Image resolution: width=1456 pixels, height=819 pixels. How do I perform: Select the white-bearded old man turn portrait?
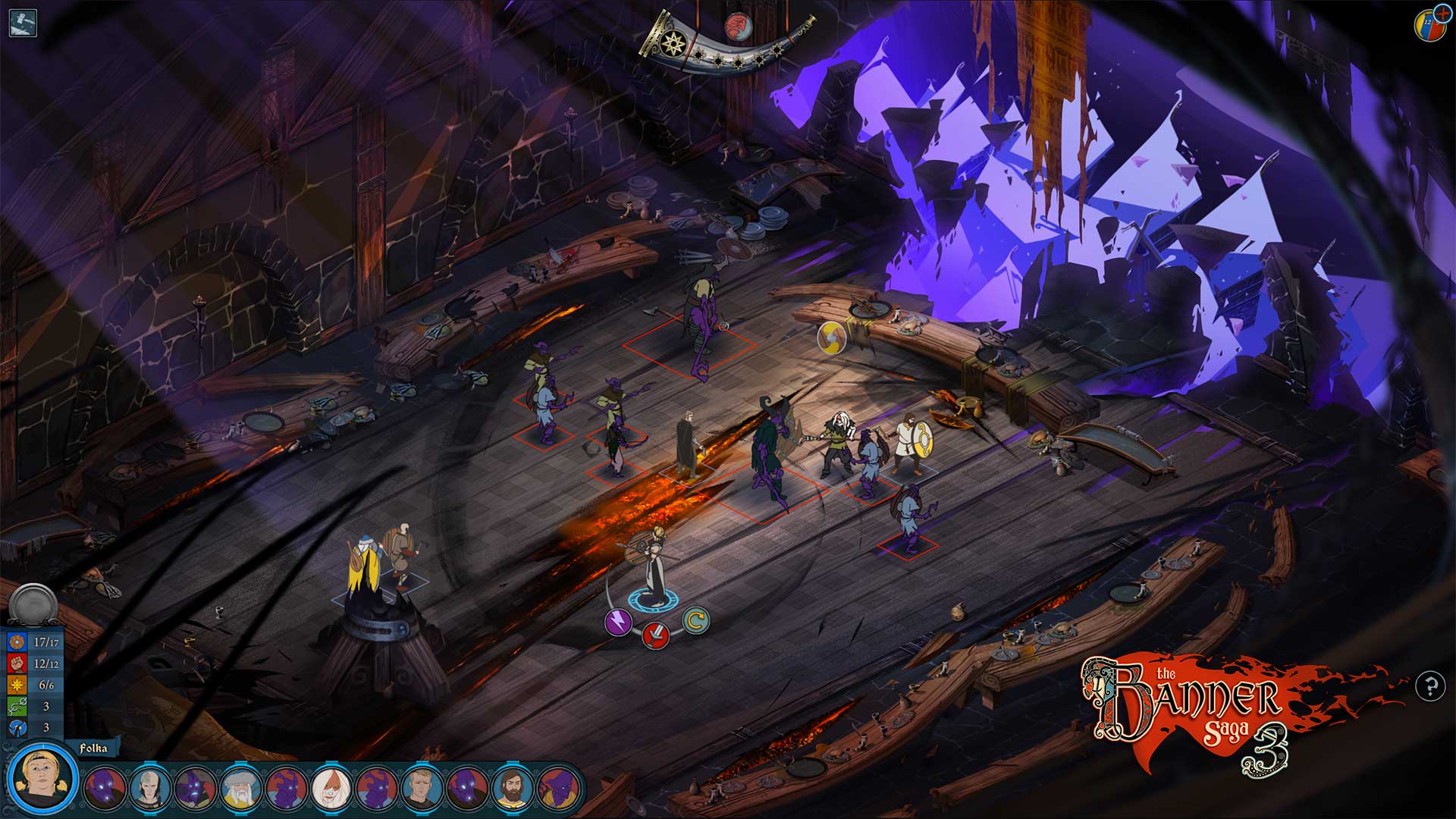(x=240, y=789)
